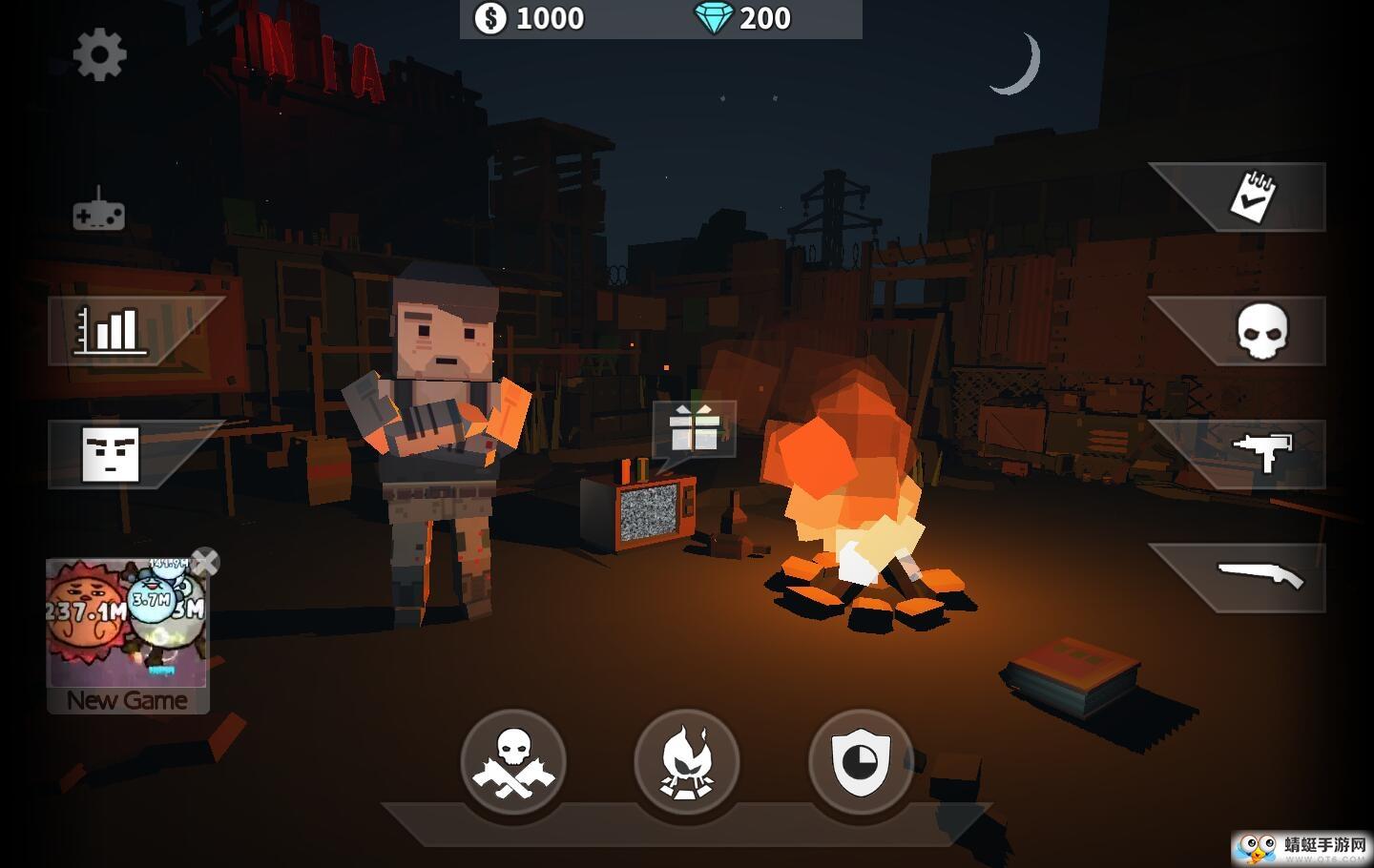This screenshot has height=868, width=1374.
Task: Open the gear settings menu
Action: (99, 55)
